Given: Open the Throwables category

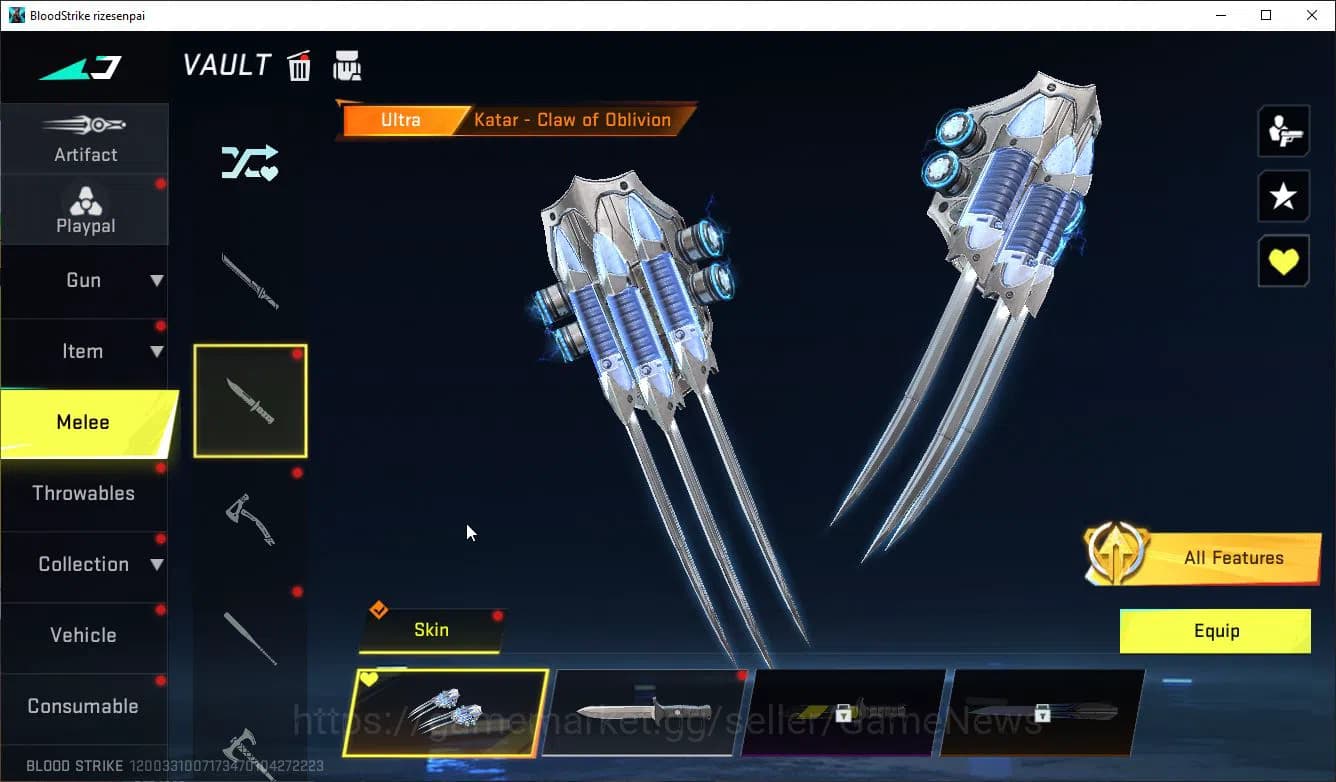Looking at the screenshot, I should pos(85,493).
